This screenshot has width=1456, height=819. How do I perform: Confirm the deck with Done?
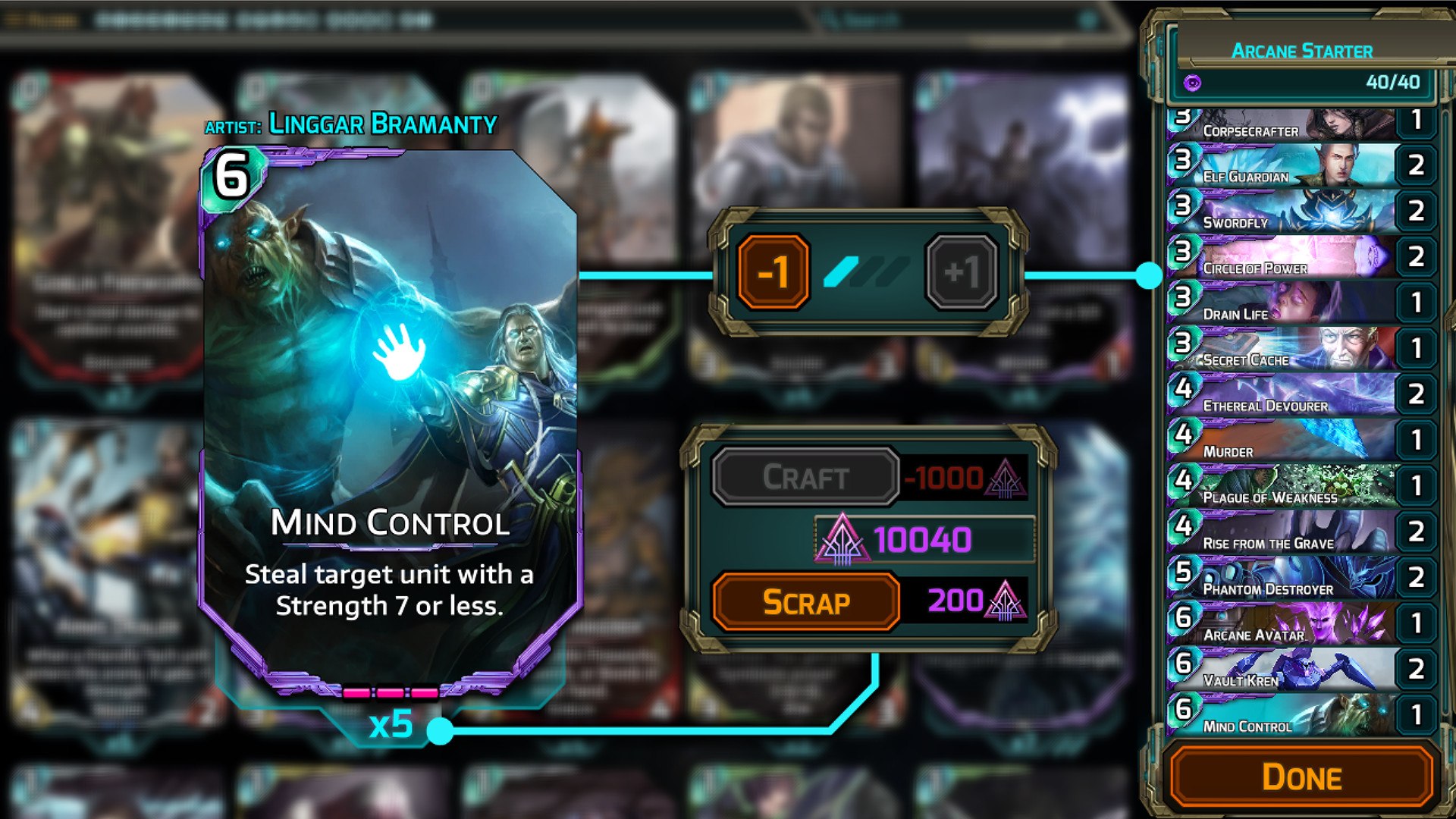click(1301, 777)
